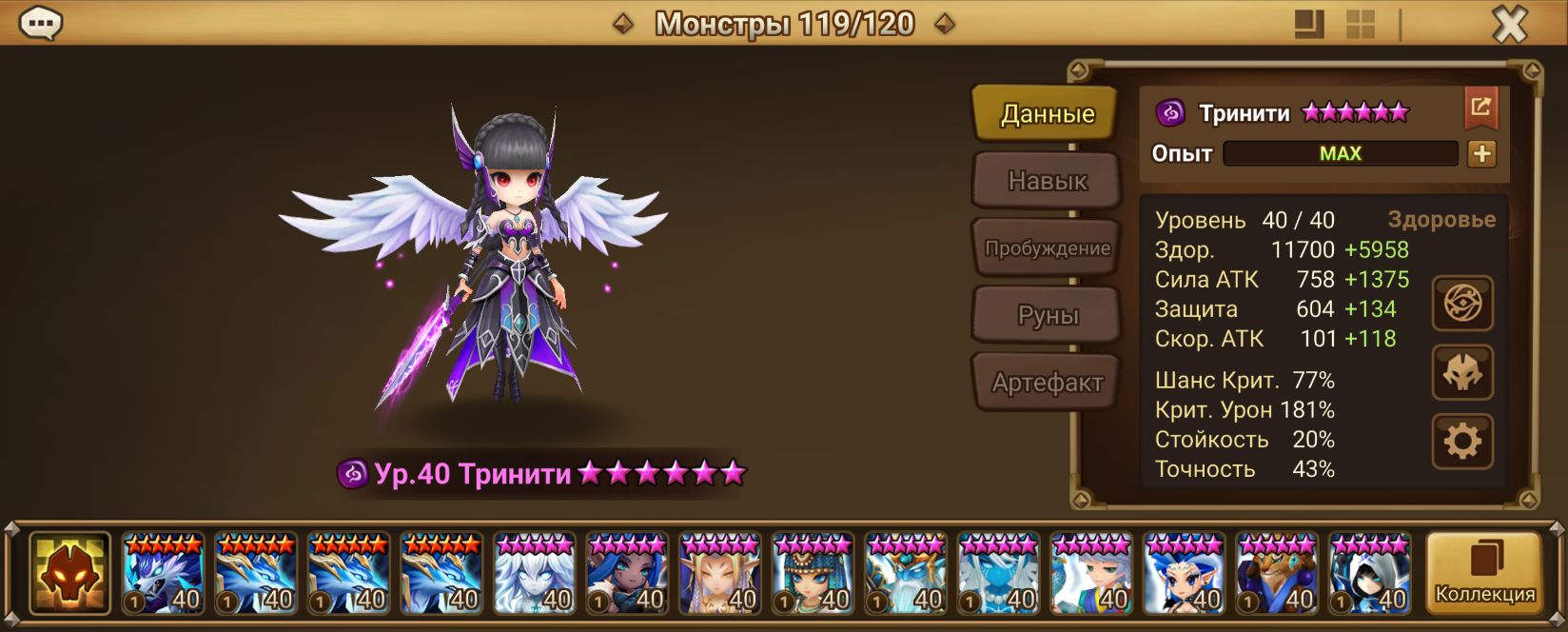Image resolution: width=1568 pixels, height=632 pixels.
Task: Share Тринити via the red share icon
Action: click(x=1480, y=108)
